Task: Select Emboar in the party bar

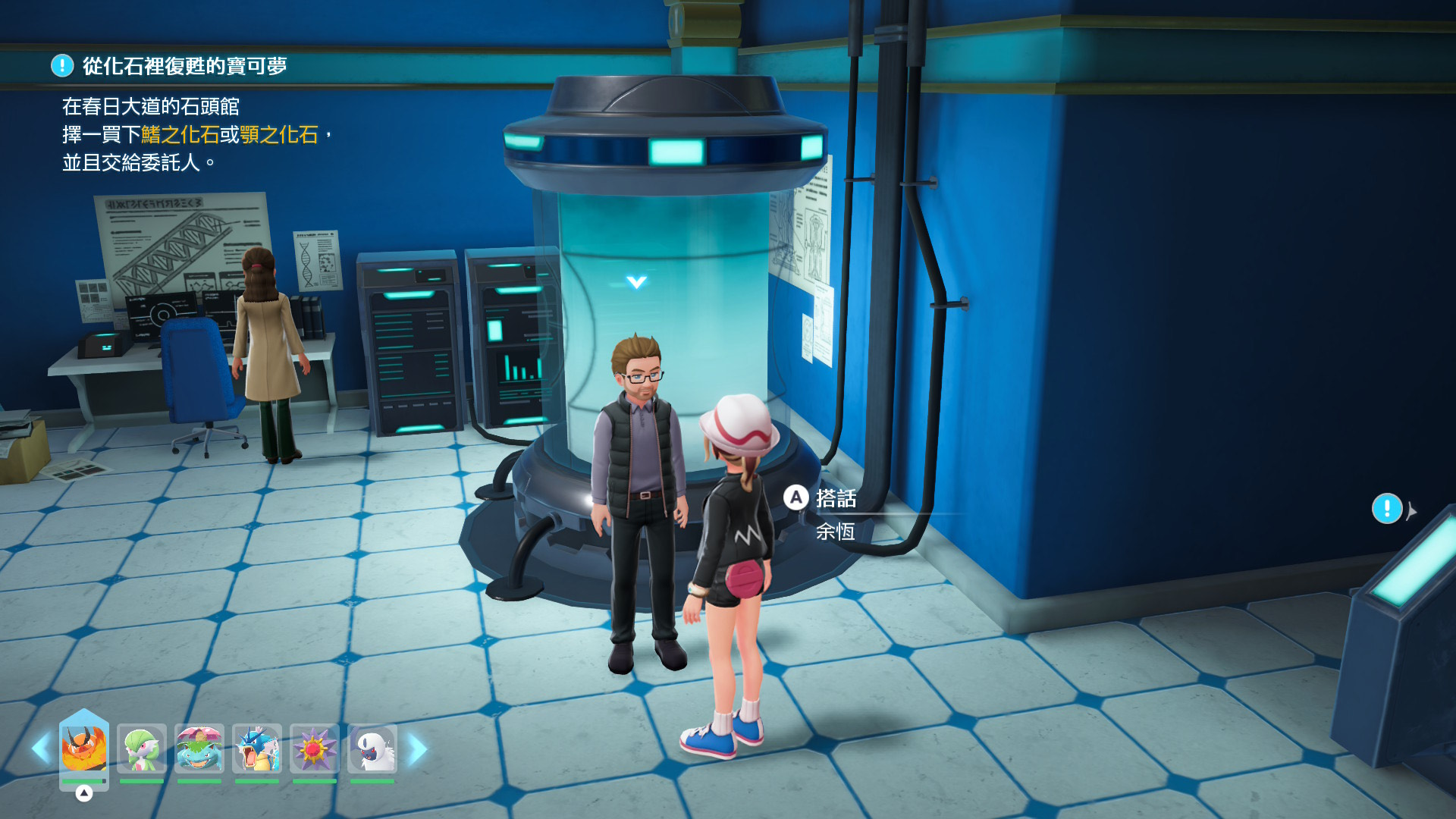Action: [84, 748]
